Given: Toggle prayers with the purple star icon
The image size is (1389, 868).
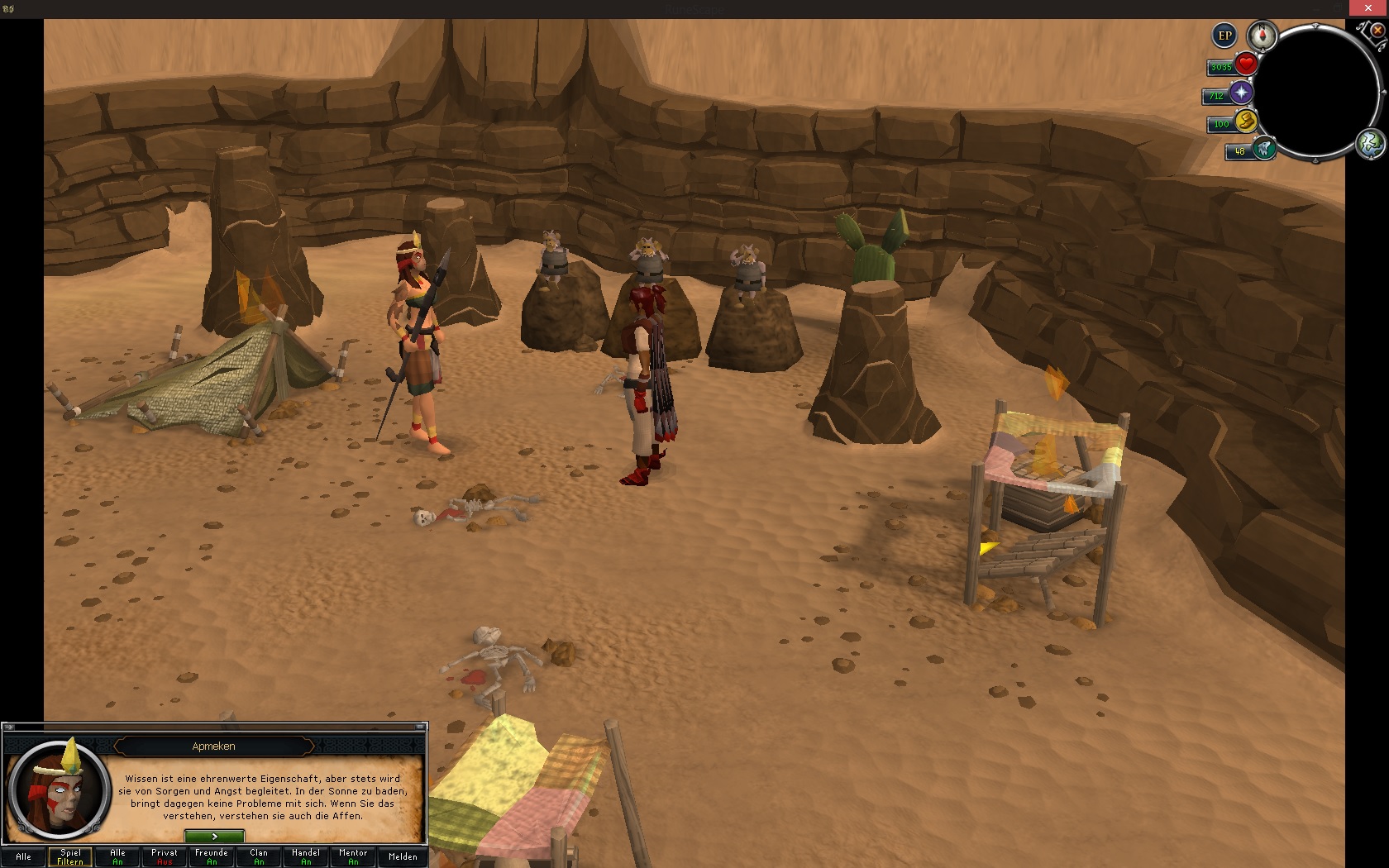Looking at the screenshot, I should click(x=1241, y=93).
